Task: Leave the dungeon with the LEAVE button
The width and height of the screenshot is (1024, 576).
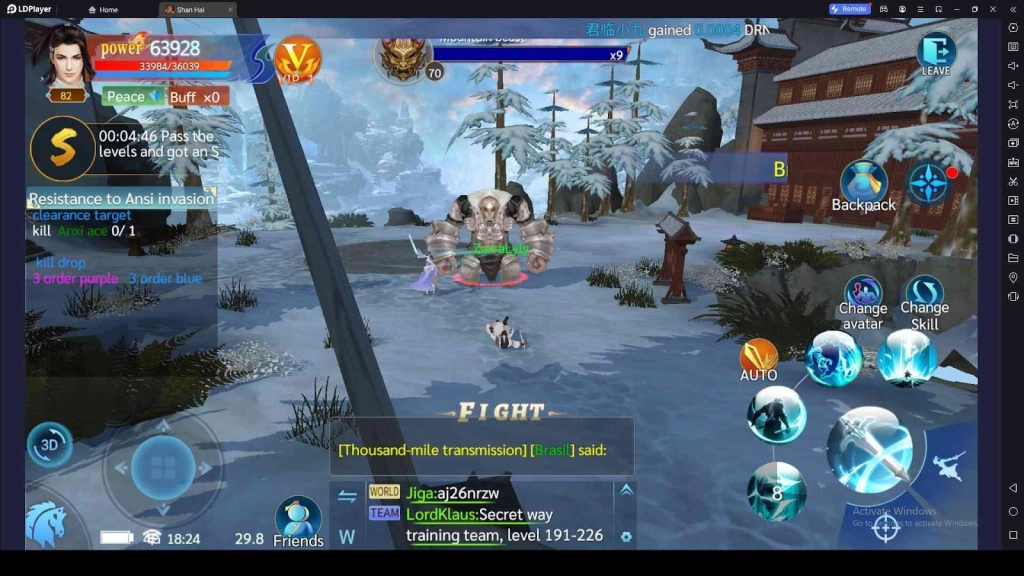Action: click(936, 54)
